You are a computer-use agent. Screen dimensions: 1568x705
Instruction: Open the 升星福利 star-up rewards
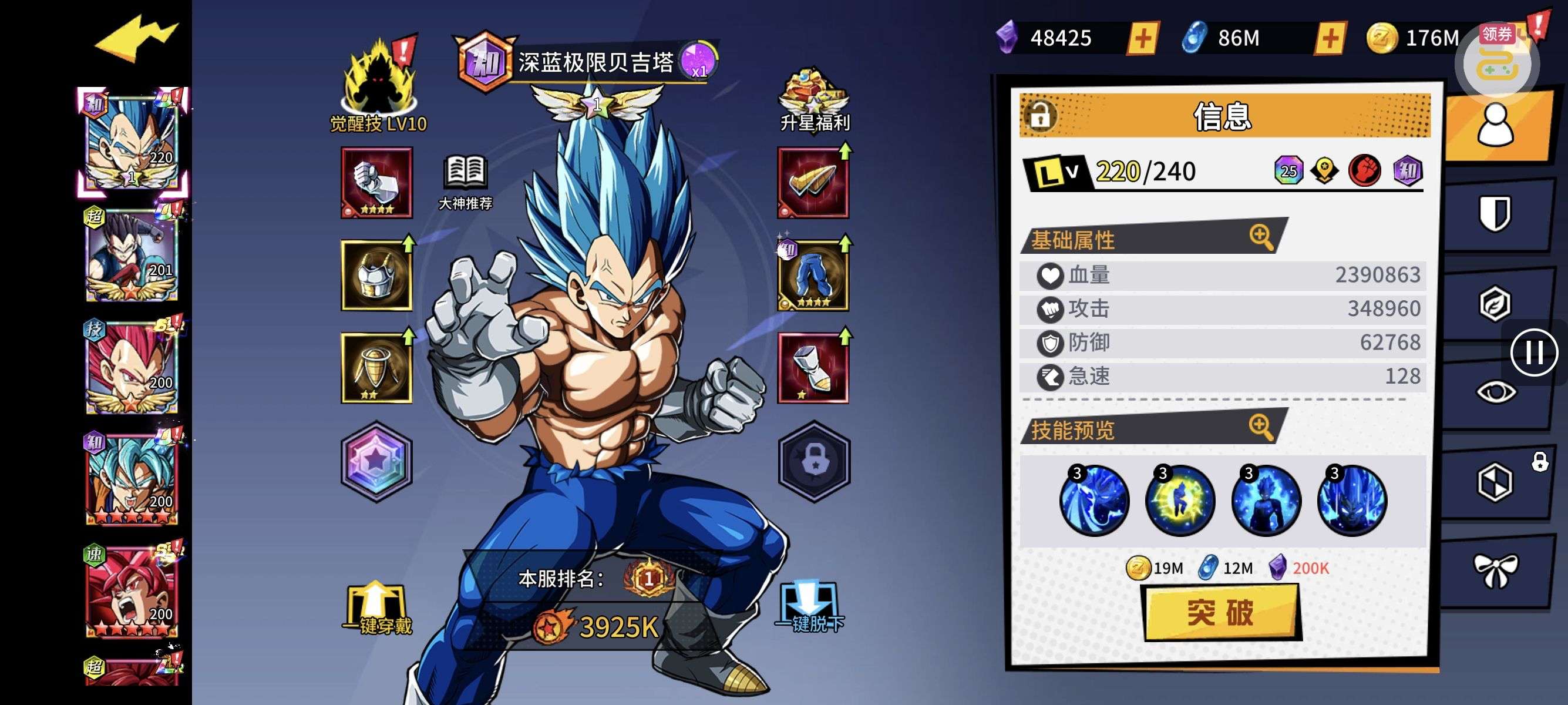click(x=813, y=100)
